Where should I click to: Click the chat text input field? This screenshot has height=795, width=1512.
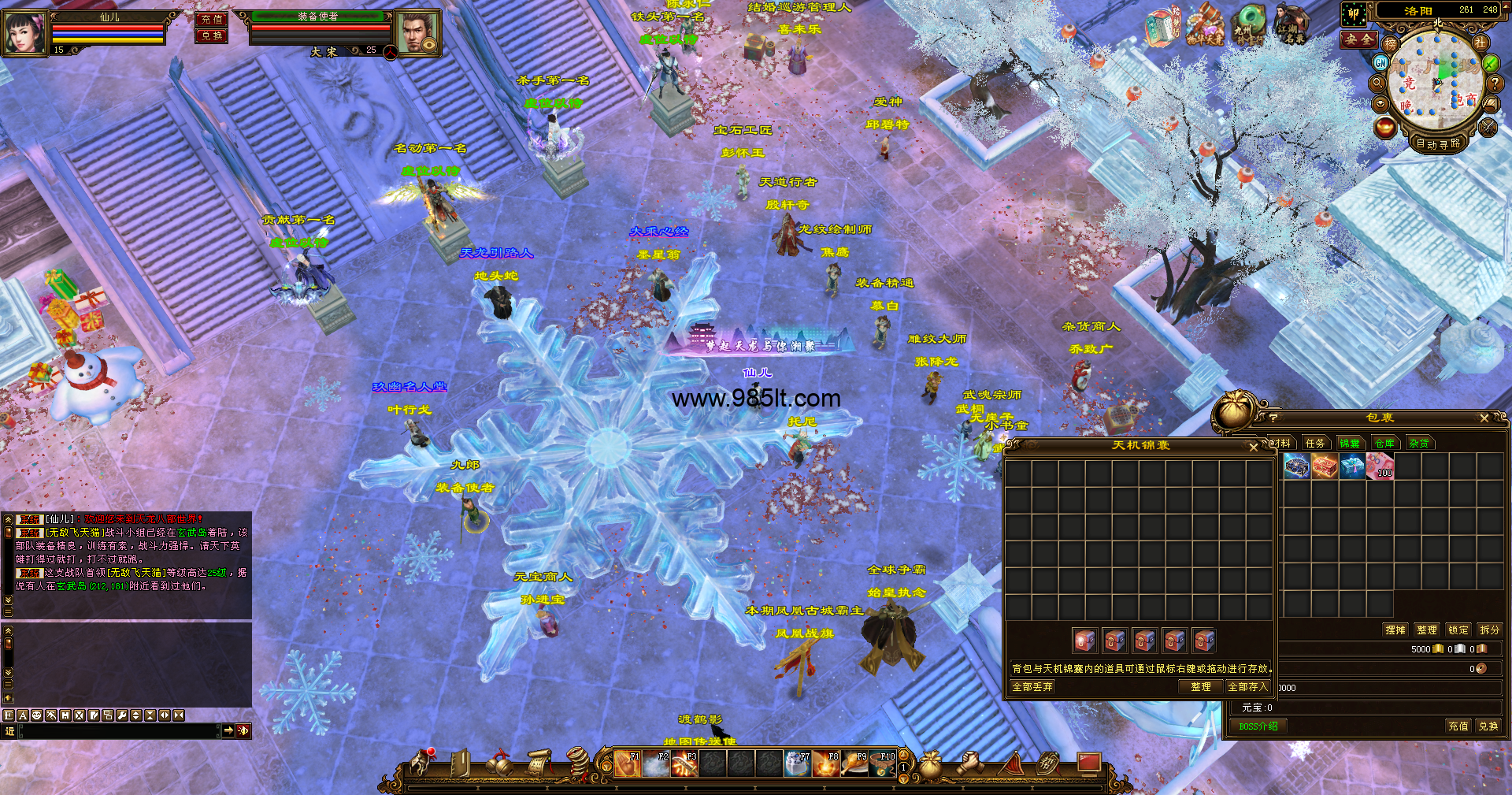click(x=118, y=731)
